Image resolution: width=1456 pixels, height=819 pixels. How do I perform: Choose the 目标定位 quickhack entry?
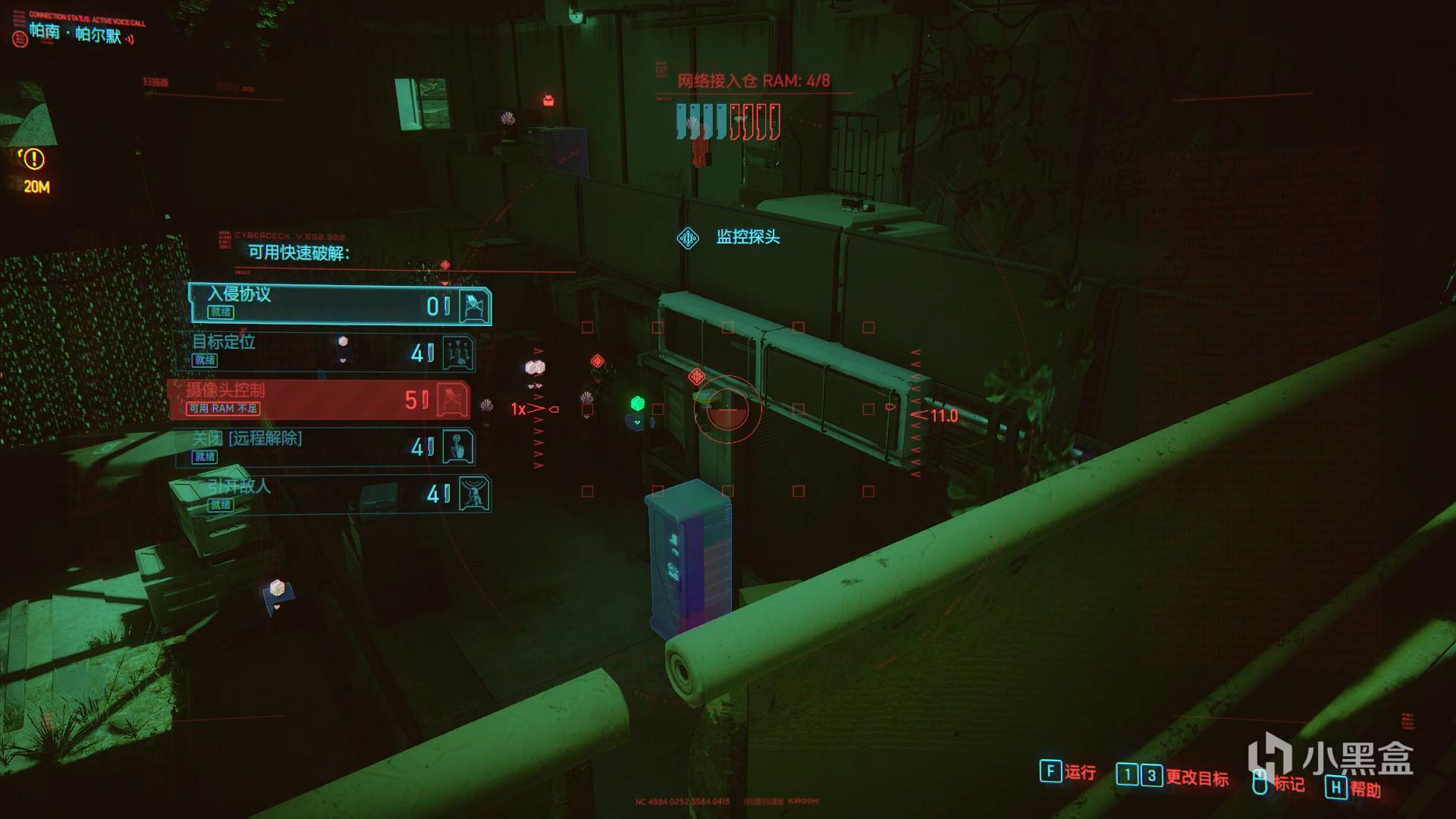pyautogui.click(x=326, y=352)
